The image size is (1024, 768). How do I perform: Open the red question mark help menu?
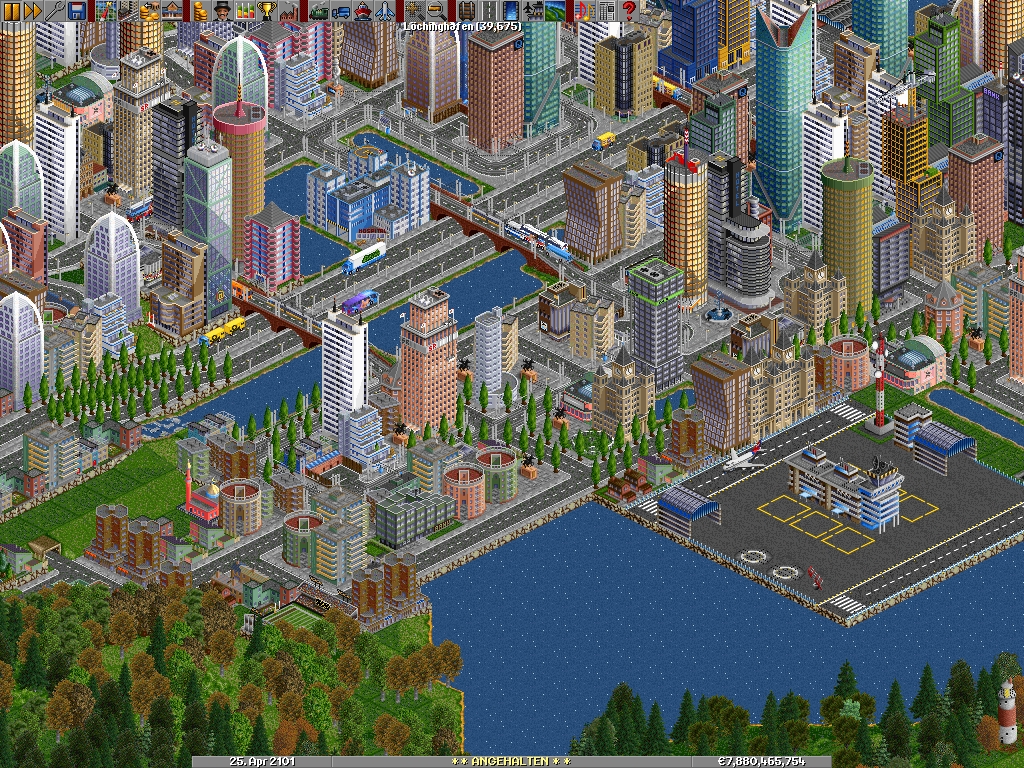629,11
